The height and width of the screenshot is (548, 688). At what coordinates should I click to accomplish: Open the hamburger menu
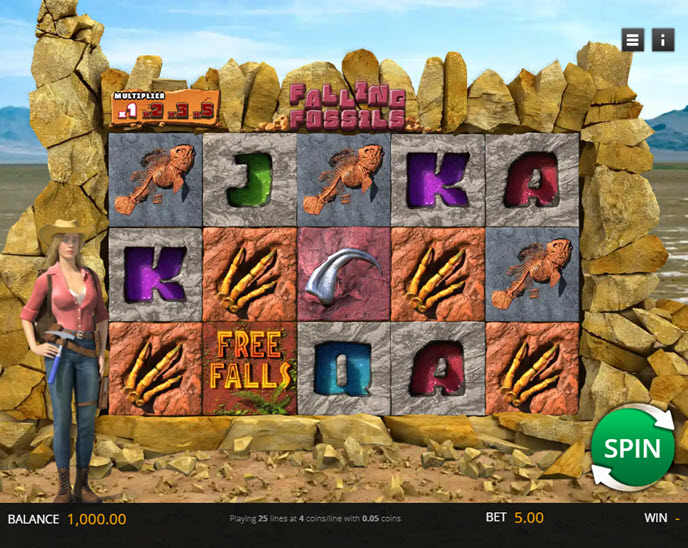pyautogui.click(x=632, y=40)
